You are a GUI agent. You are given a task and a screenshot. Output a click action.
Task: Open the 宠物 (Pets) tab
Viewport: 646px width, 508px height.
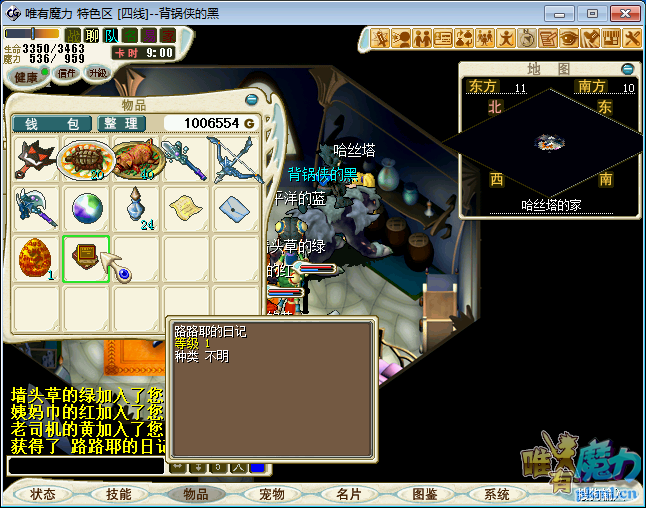coord(272,494)
